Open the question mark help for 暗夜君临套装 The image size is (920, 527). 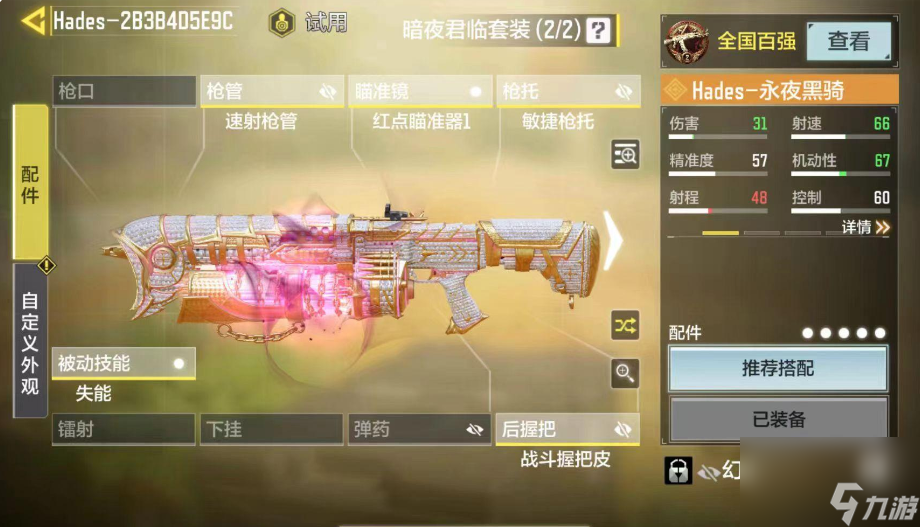click(x=598, y=30)
